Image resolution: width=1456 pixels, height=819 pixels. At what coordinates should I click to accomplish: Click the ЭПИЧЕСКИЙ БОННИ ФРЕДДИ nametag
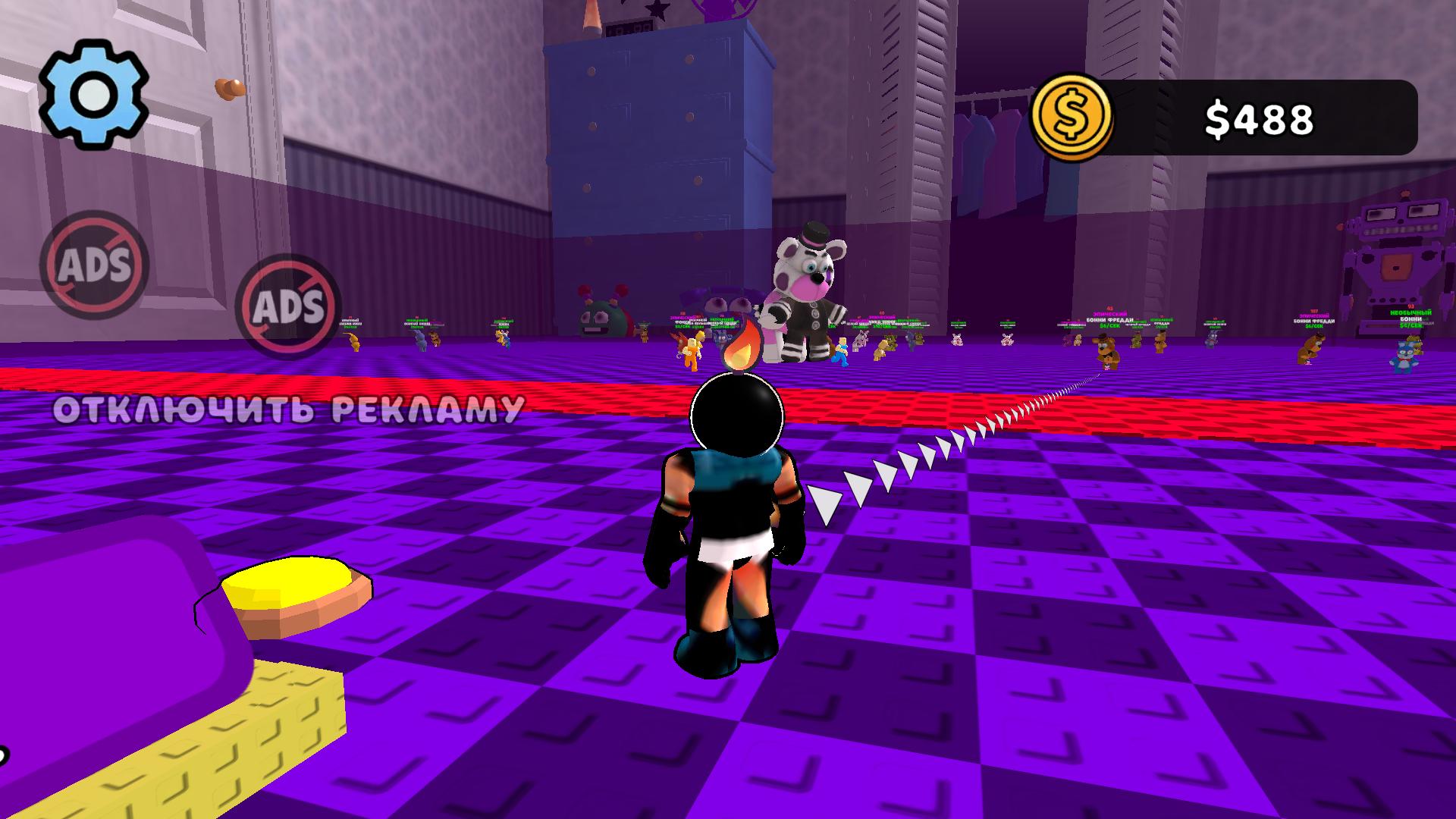1109,315
